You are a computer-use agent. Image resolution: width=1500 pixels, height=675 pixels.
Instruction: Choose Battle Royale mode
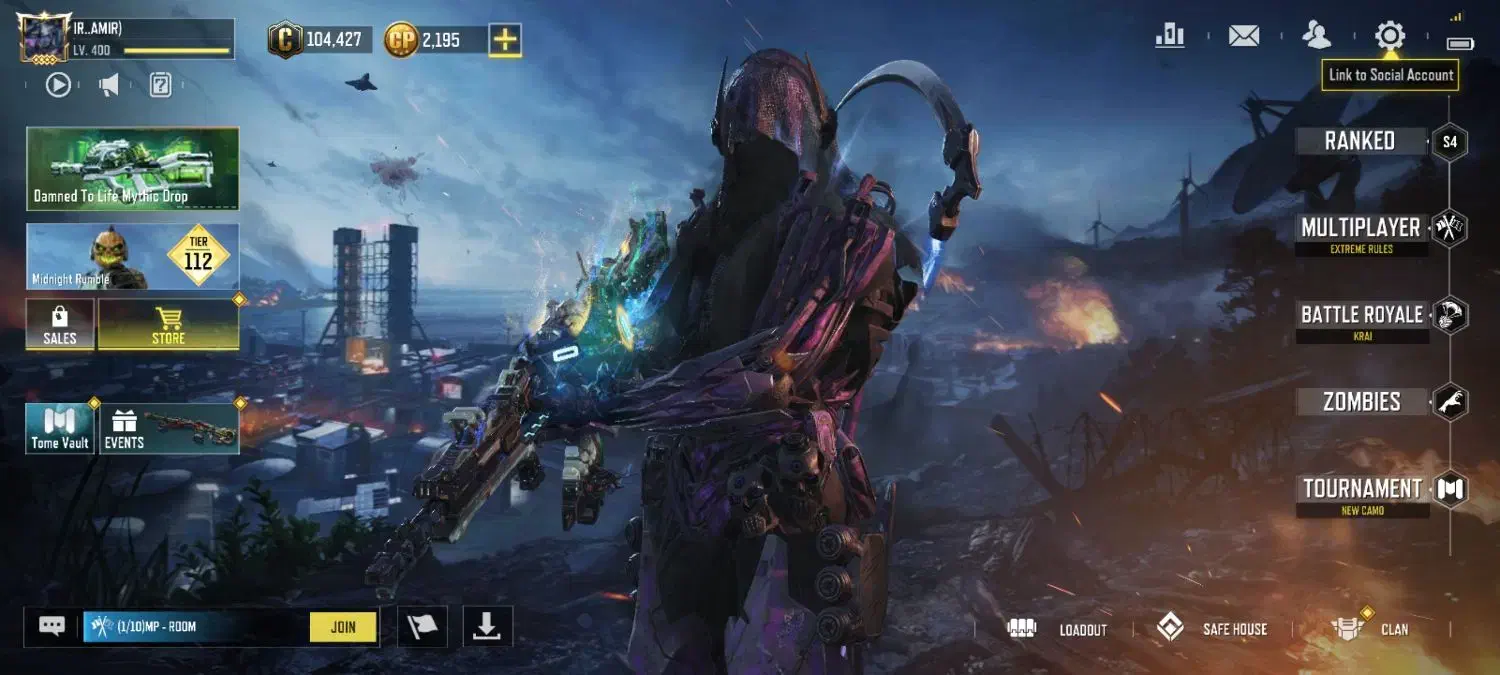click(x=1361, y=316)
